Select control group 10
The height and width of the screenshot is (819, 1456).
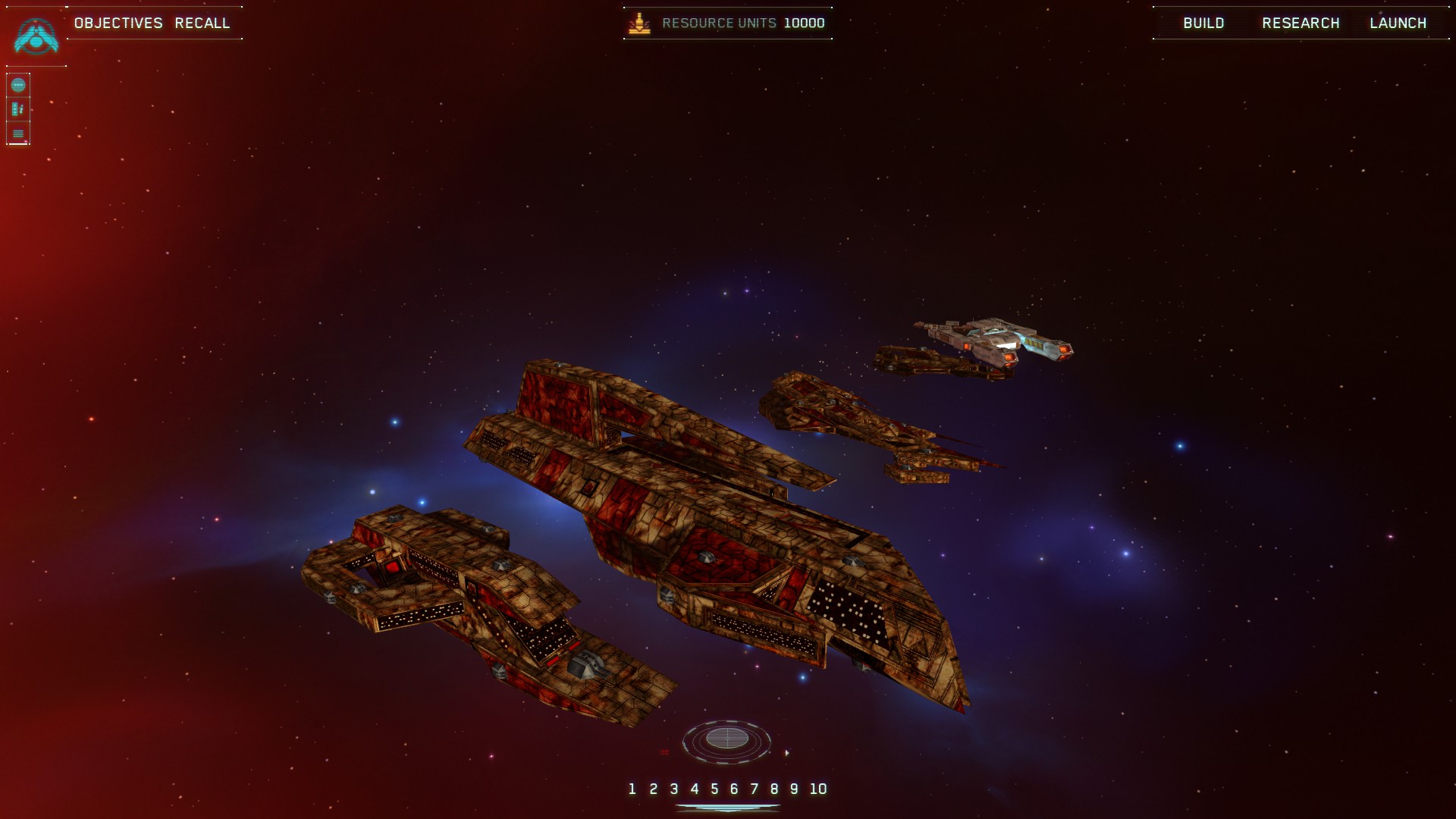pyautogui.click(x=817, y=789)
